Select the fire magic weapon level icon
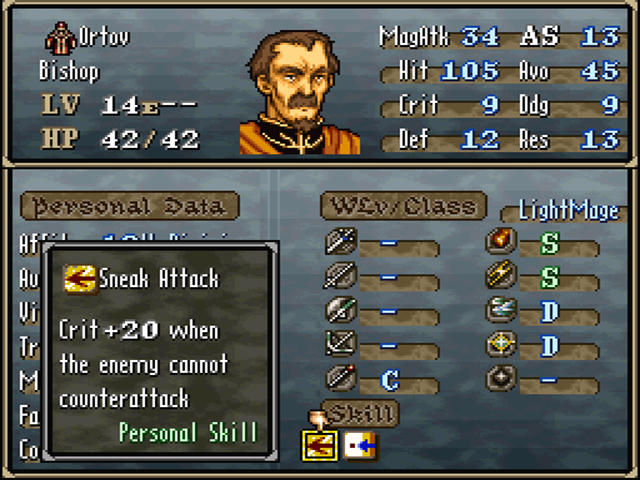The image size is (640, 480). (x=499, y=242)
